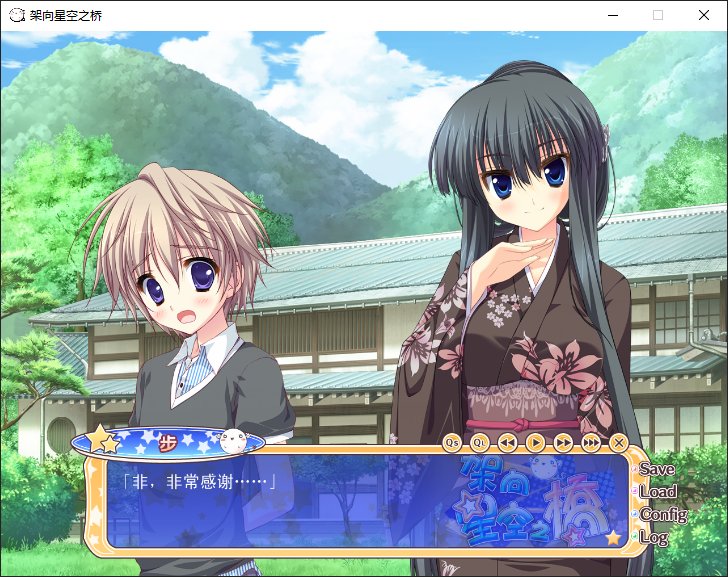
Task: Open the Save menu
Action: (657, 469)
